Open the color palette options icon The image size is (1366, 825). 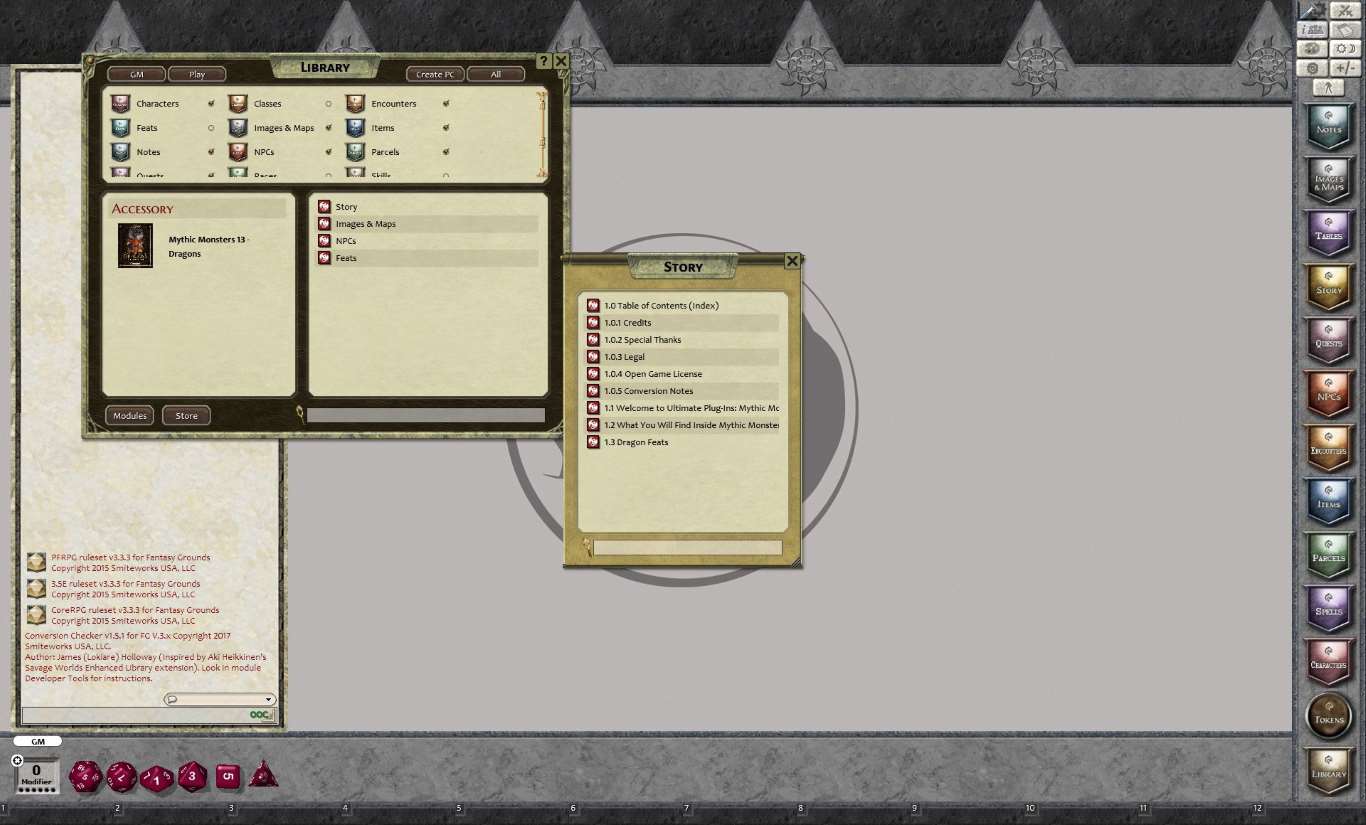(x=1312, y=48)
